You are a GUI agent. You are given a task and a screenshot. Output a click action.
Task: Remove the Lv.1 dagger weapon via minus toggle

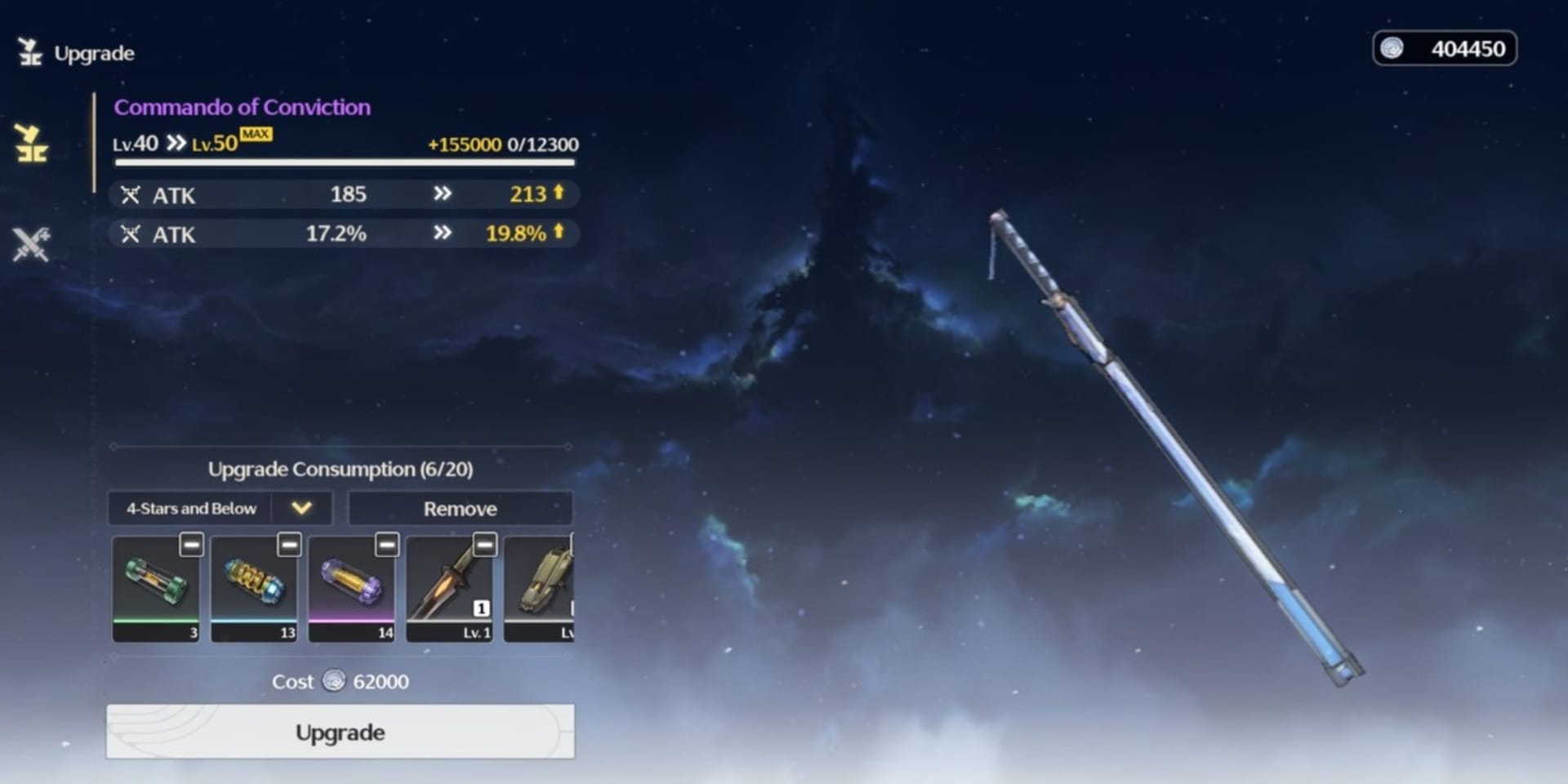click(485, 544)
